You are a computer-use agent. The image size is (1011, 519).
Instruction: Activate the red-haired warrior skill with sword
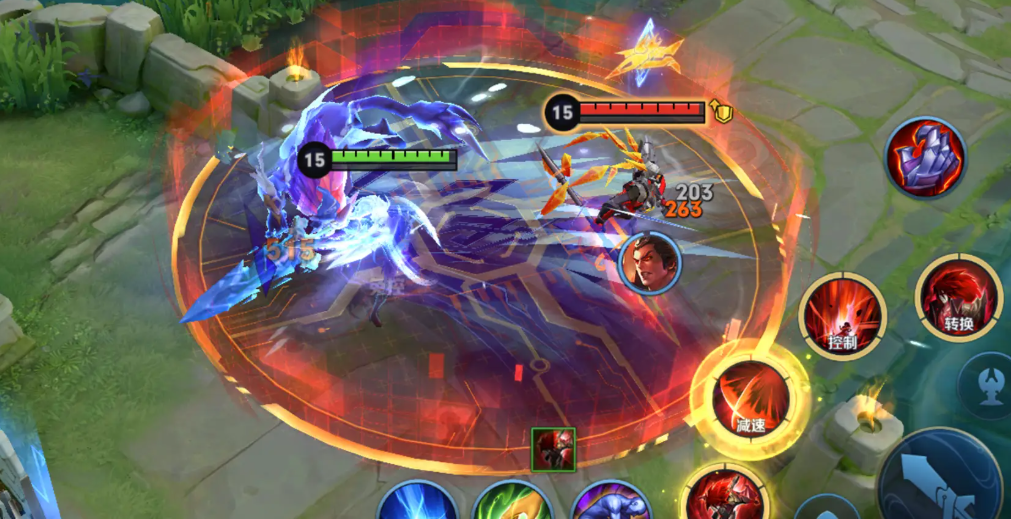click(x=725, y=496)
